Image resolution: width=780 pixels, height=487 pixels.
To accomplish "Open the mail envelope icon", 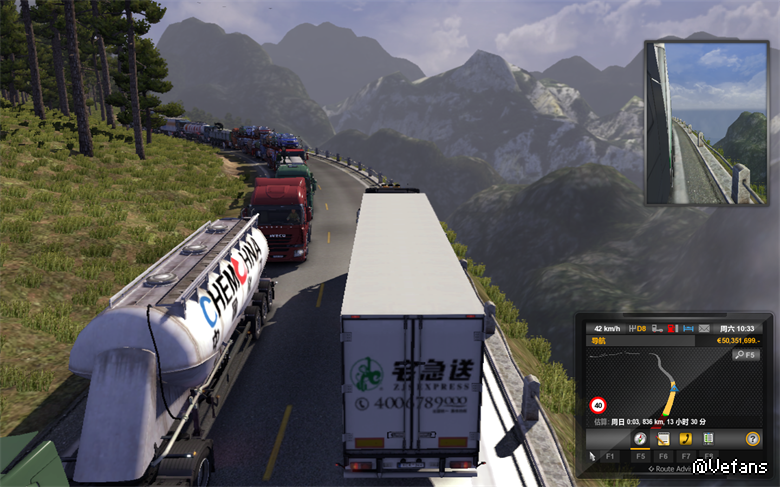I will click(x=704, y=328).
